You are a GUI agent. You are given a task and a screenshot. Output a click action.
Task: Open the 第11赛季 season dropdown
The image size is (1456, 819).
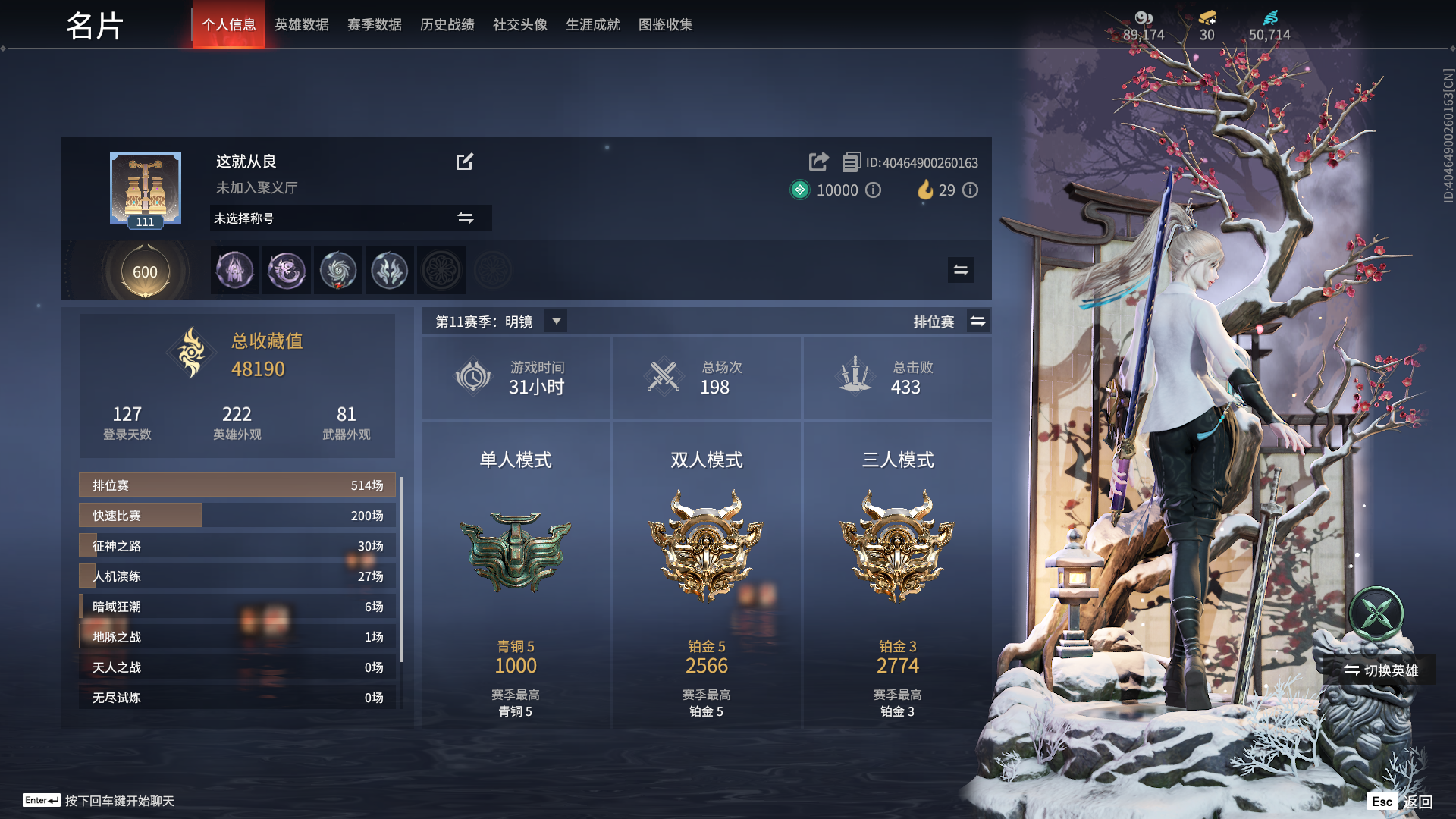pos(557,322)
